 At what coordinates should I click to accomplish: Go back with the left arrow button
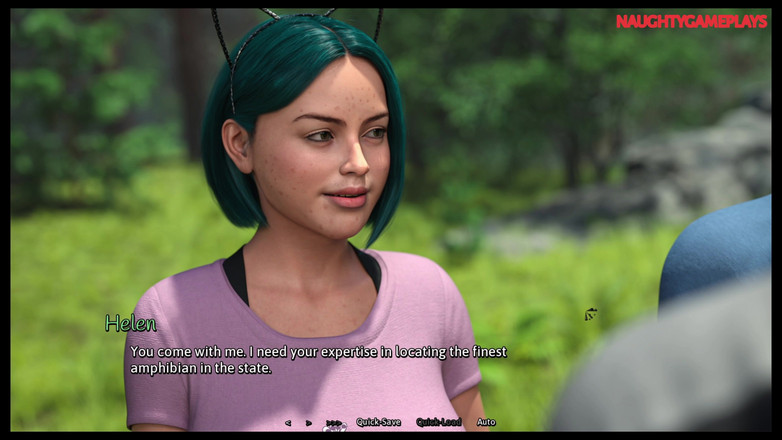click(288, 423)
